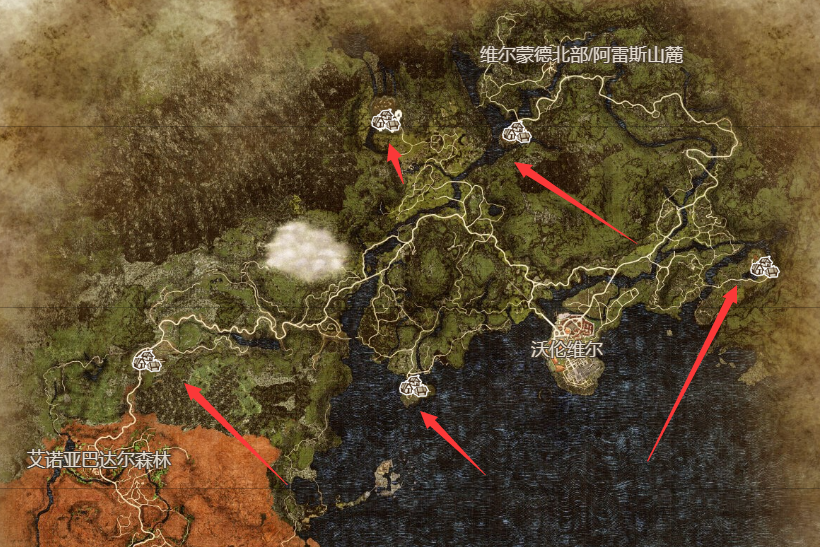Choose the rock marker beneath the 维尔蒙德北部 label
The height and width of the screenshot is (547, 820).
[x=516, y=131]
